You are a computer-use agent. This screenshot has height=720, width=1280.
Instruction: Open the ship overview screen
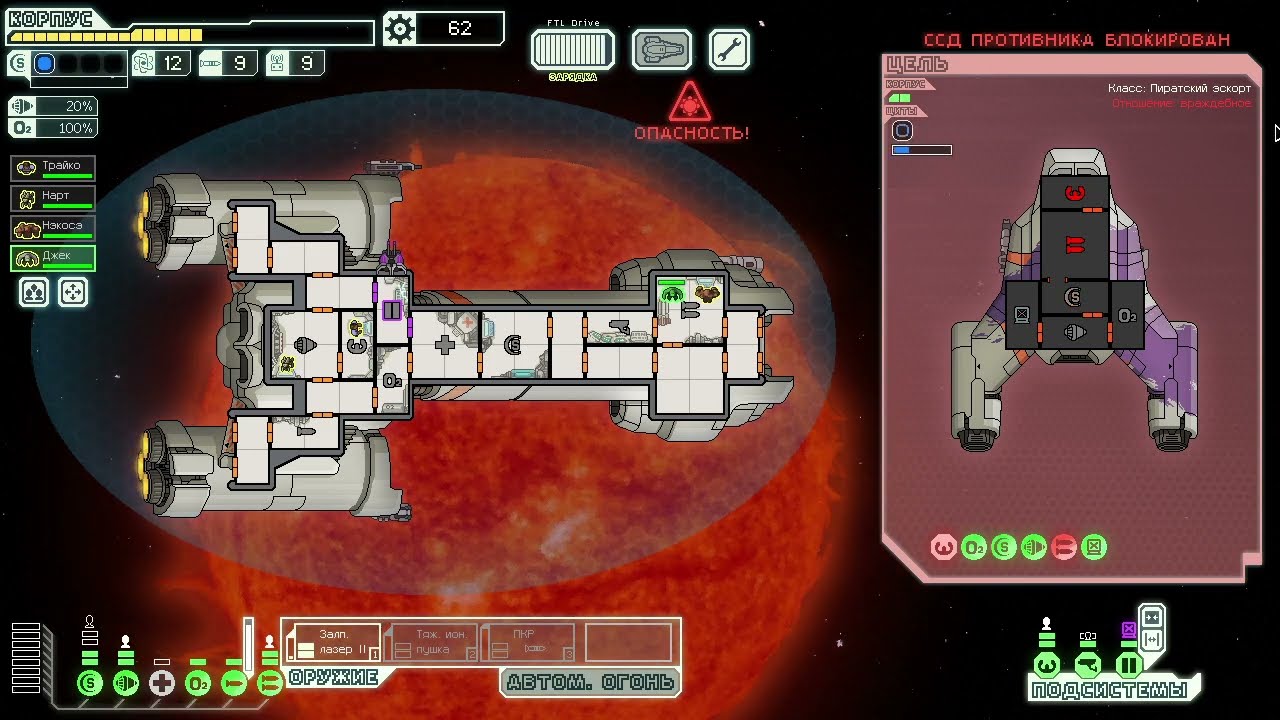[662, 49]
